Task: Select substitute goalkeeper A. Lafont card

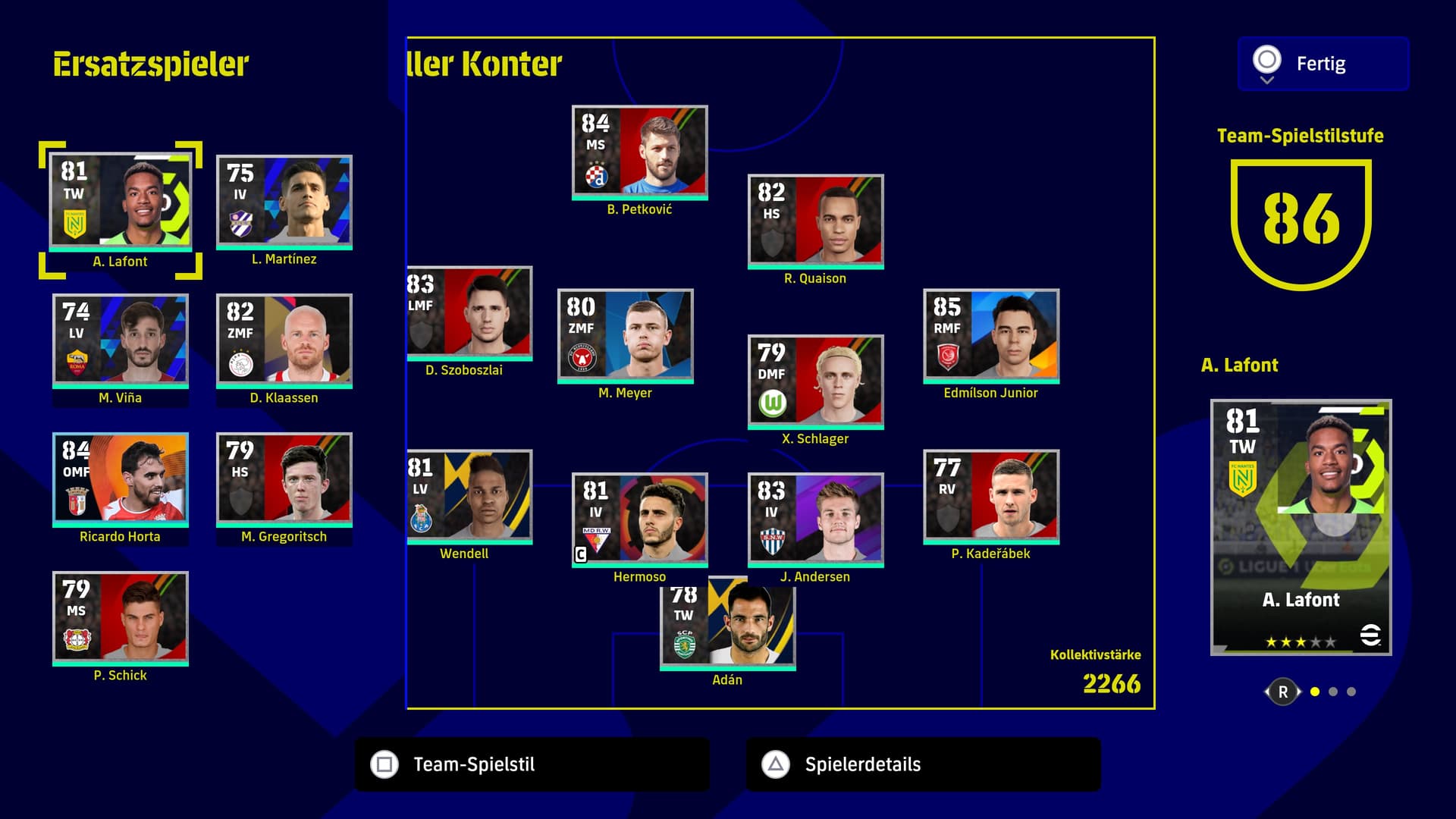Action: tap(121, 202)
